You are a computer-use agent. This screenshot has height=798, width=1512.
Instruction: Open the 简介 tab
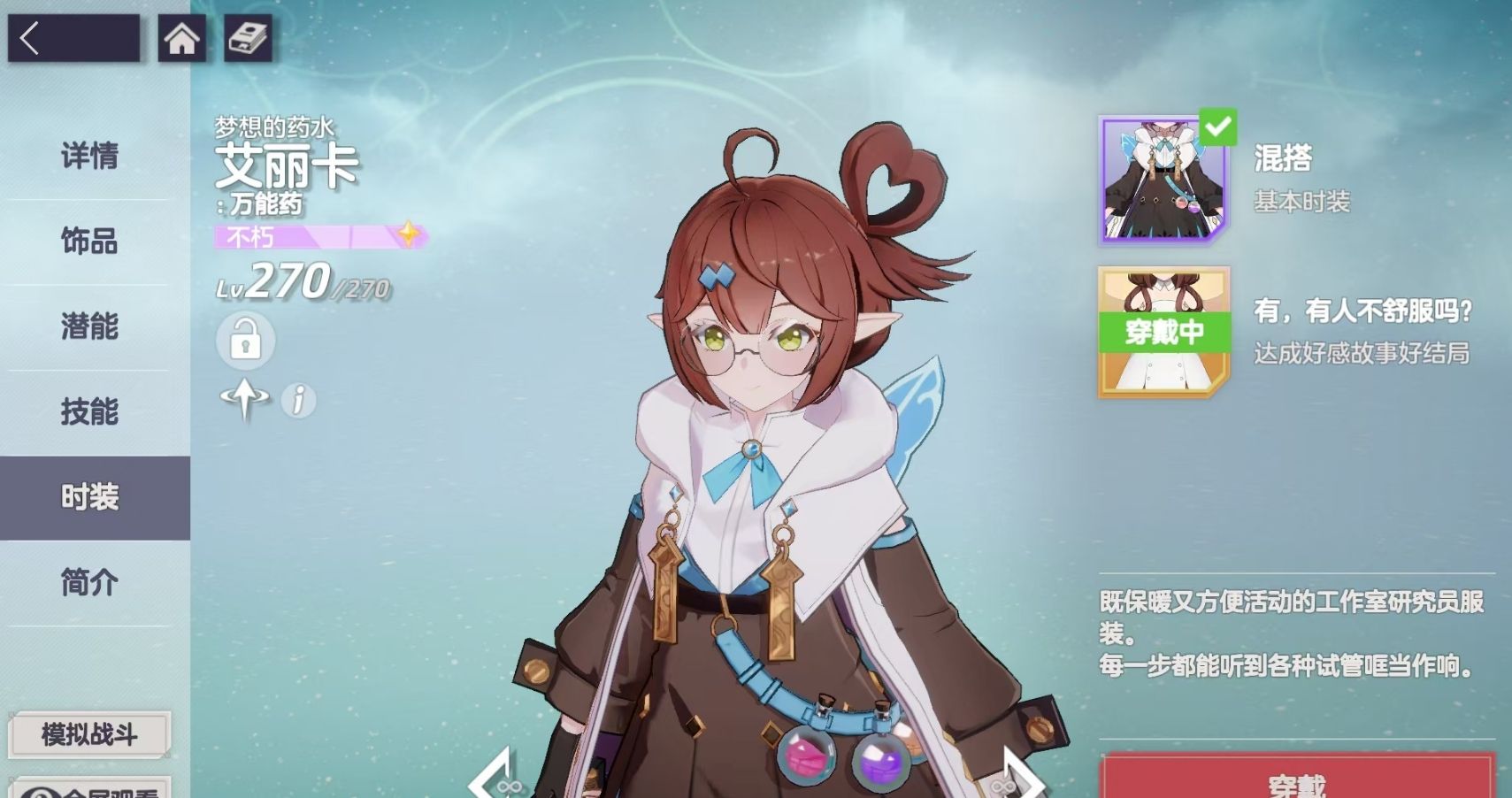pos(89,582)
